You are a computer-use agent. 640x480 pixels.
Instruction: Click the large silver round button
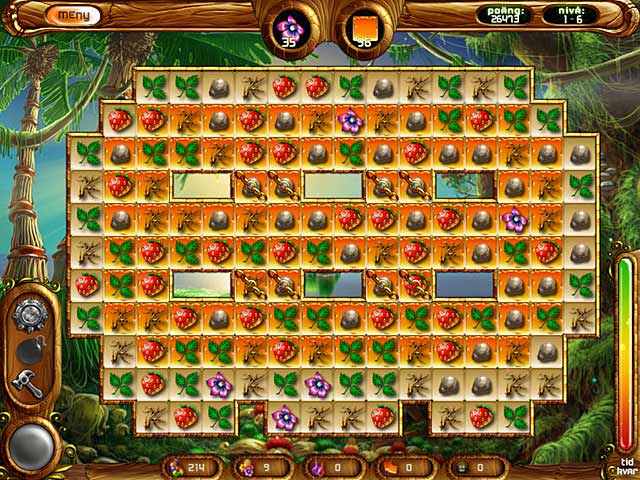pyautogui.click(x=29, y=443)
